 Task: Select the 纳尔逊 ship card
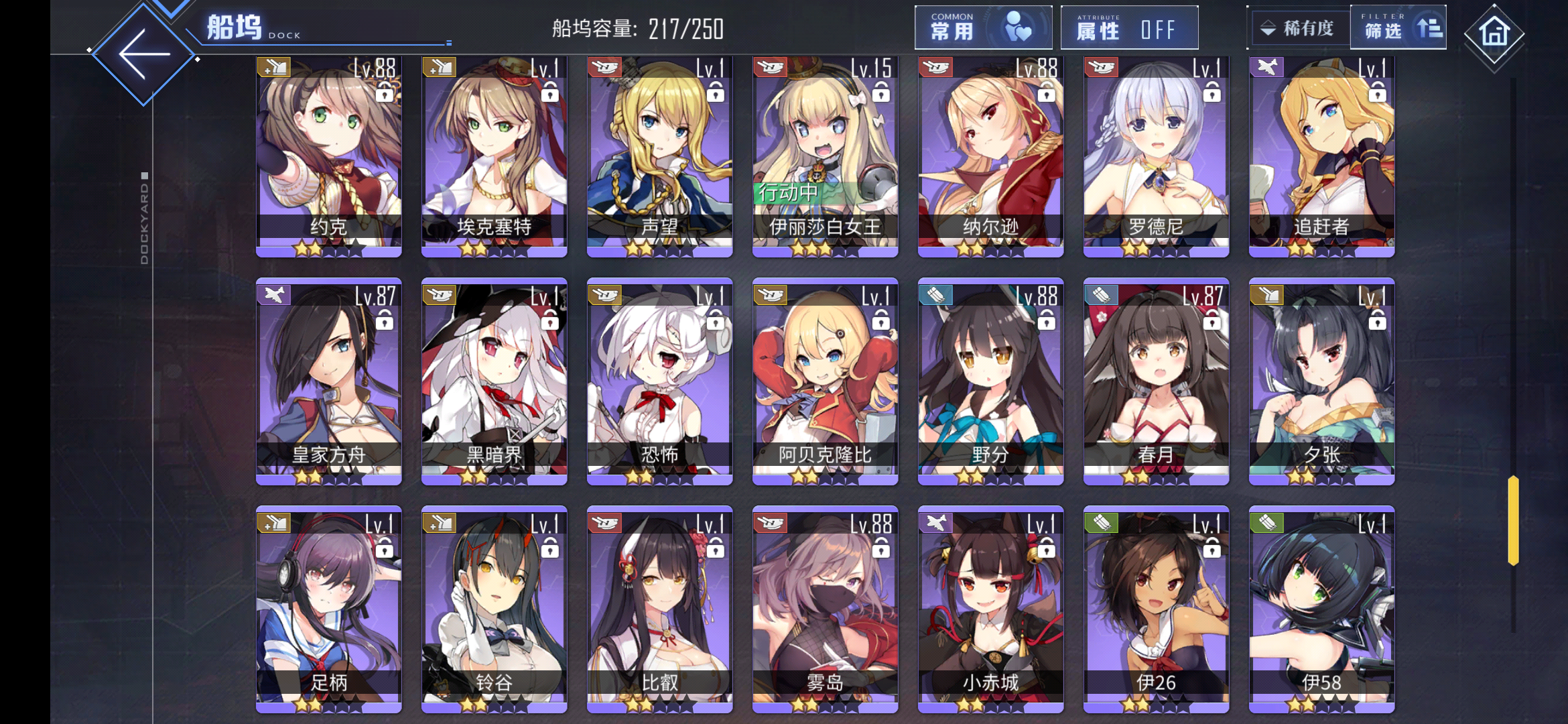(991, 158)
